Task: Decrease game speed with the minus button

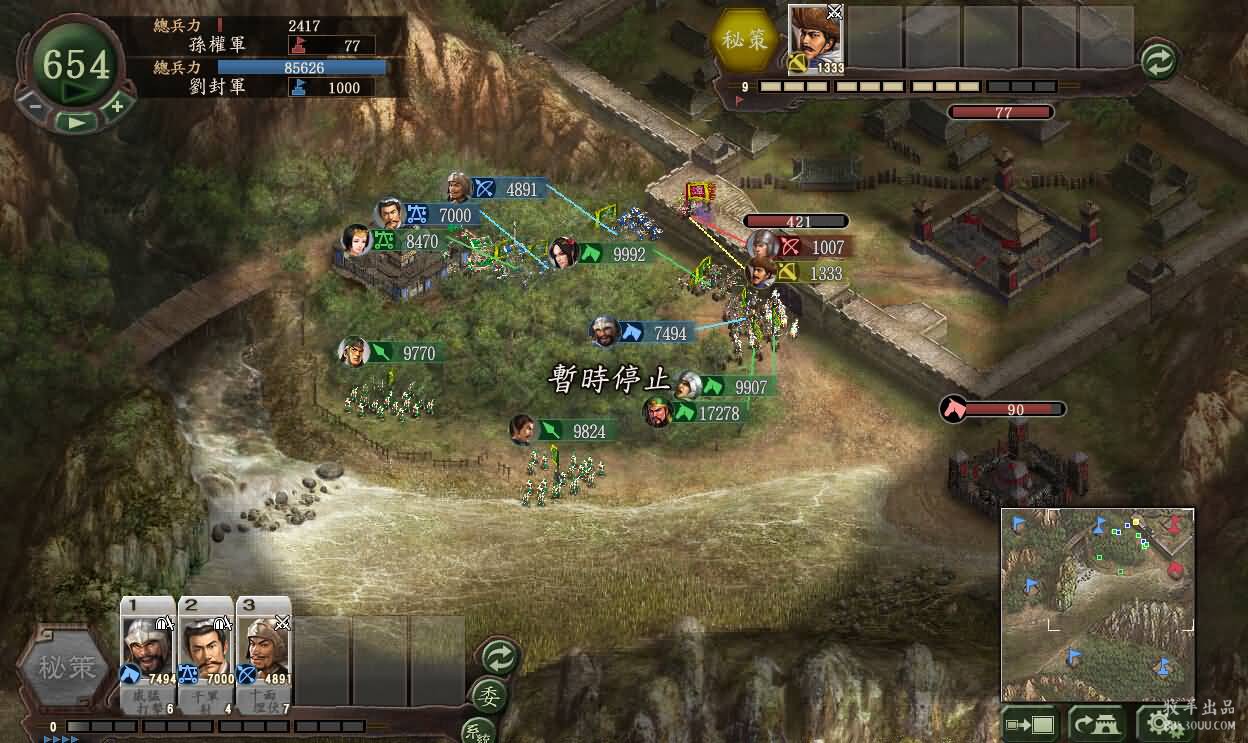Action: click(x=35, y=105)
